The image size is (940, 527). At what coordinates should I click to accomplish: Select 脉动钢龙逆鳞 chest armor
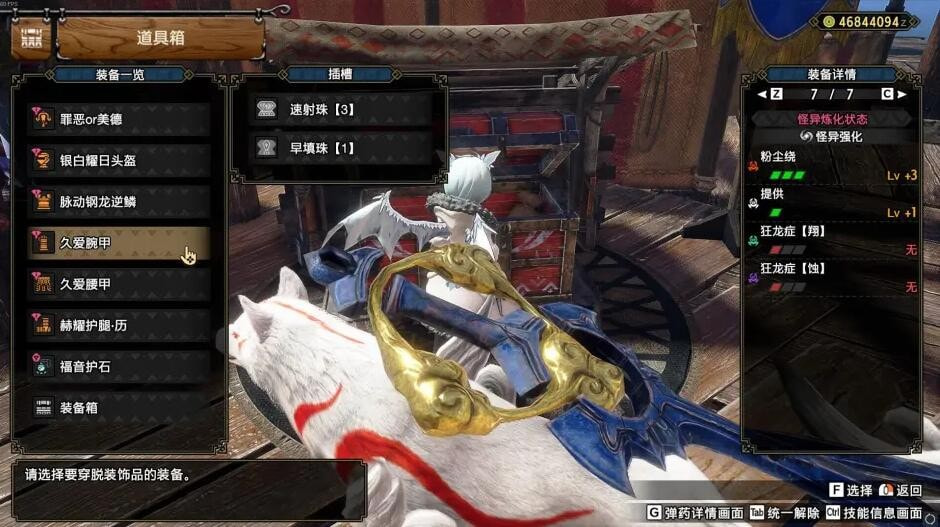120,201
